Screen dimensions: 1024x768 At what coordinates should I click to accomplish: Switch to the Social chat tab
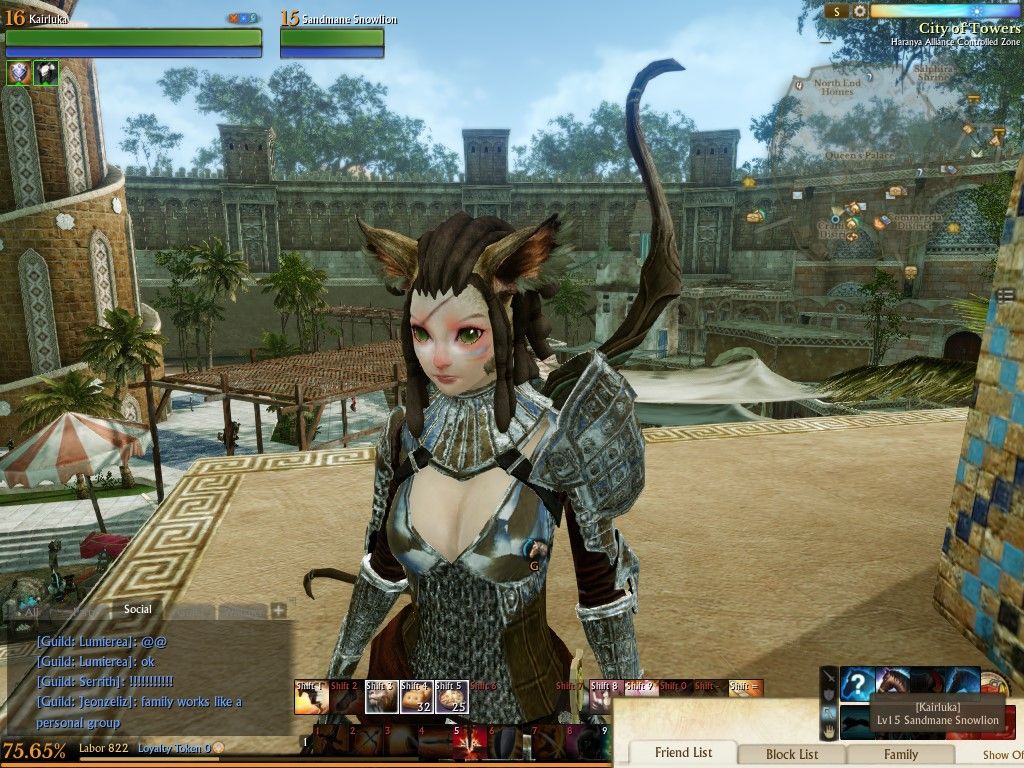pyautogui.click(x=138, y=609)
